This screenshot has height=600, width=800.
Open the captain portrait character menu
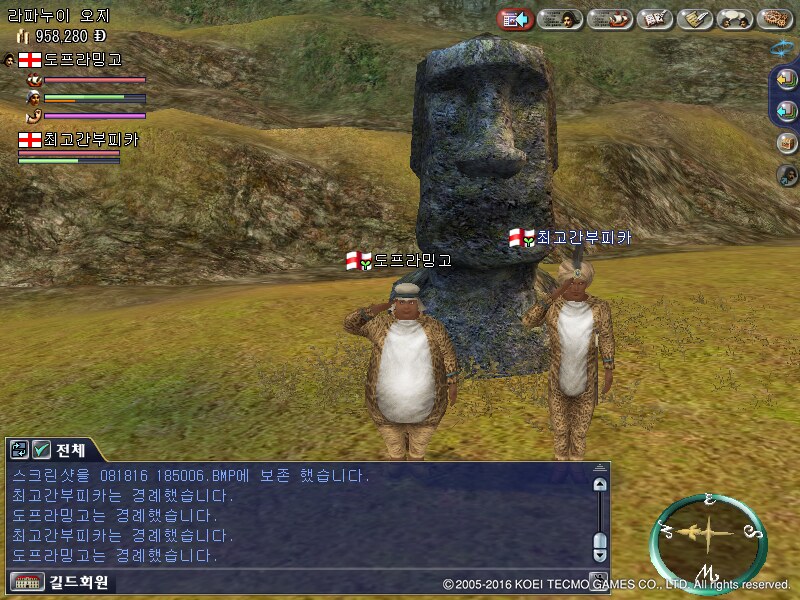561,19
